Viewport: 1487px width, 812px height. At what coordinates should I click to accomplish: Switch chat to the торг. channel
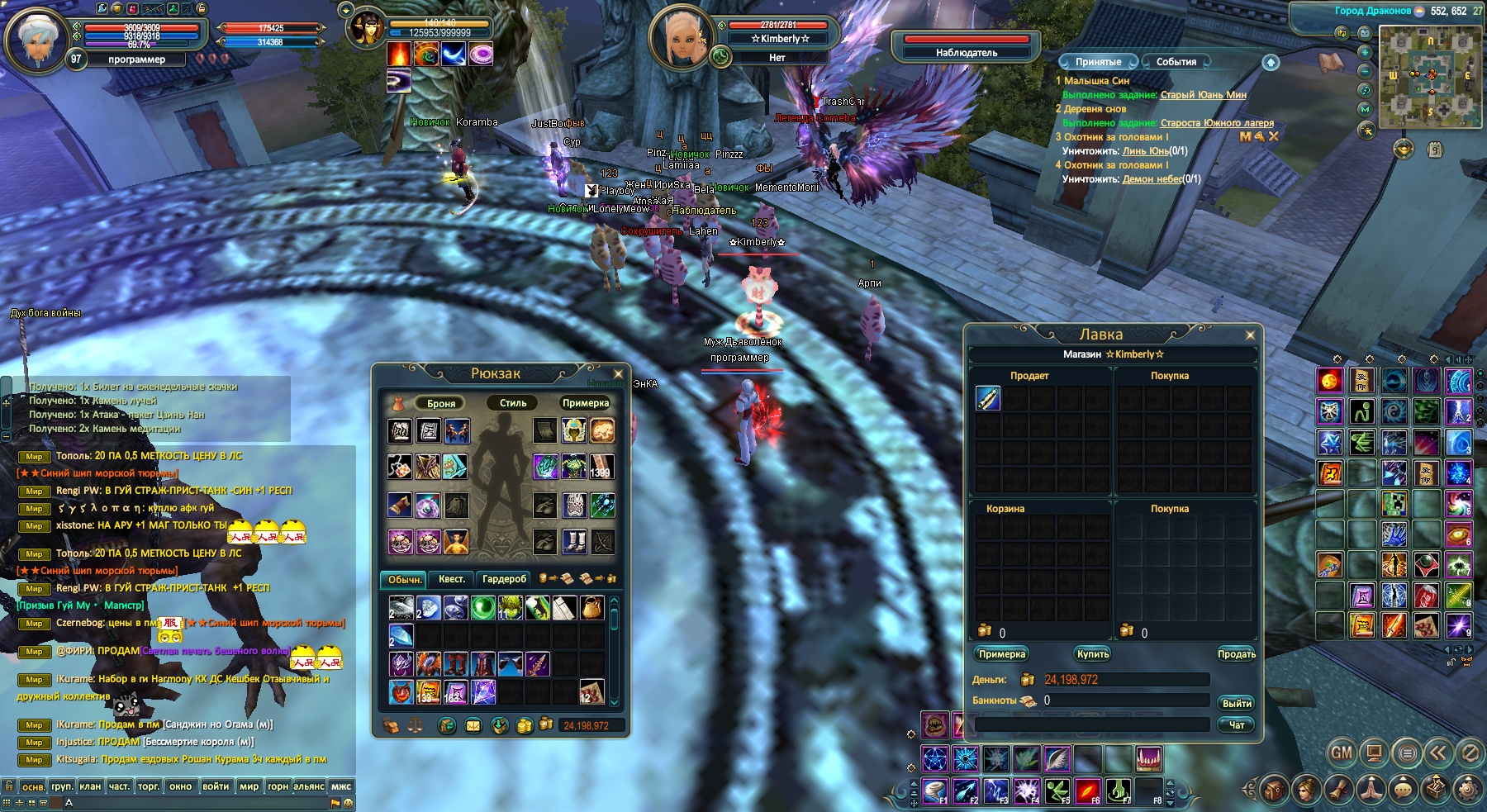(x=149, y=786)
